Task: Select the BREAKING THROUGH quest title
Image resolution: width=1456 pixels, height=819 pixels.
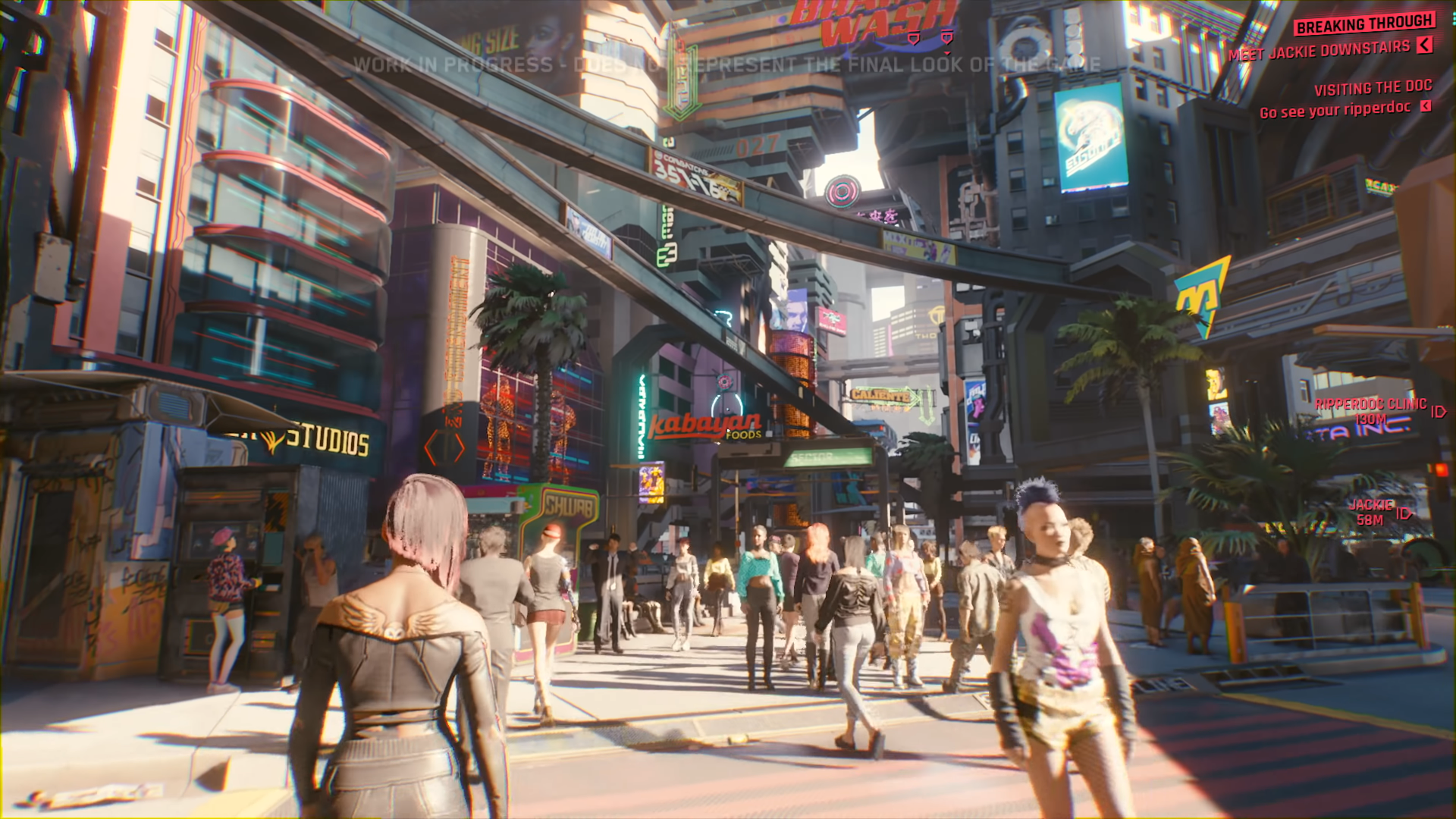Action: point(1363,24)
